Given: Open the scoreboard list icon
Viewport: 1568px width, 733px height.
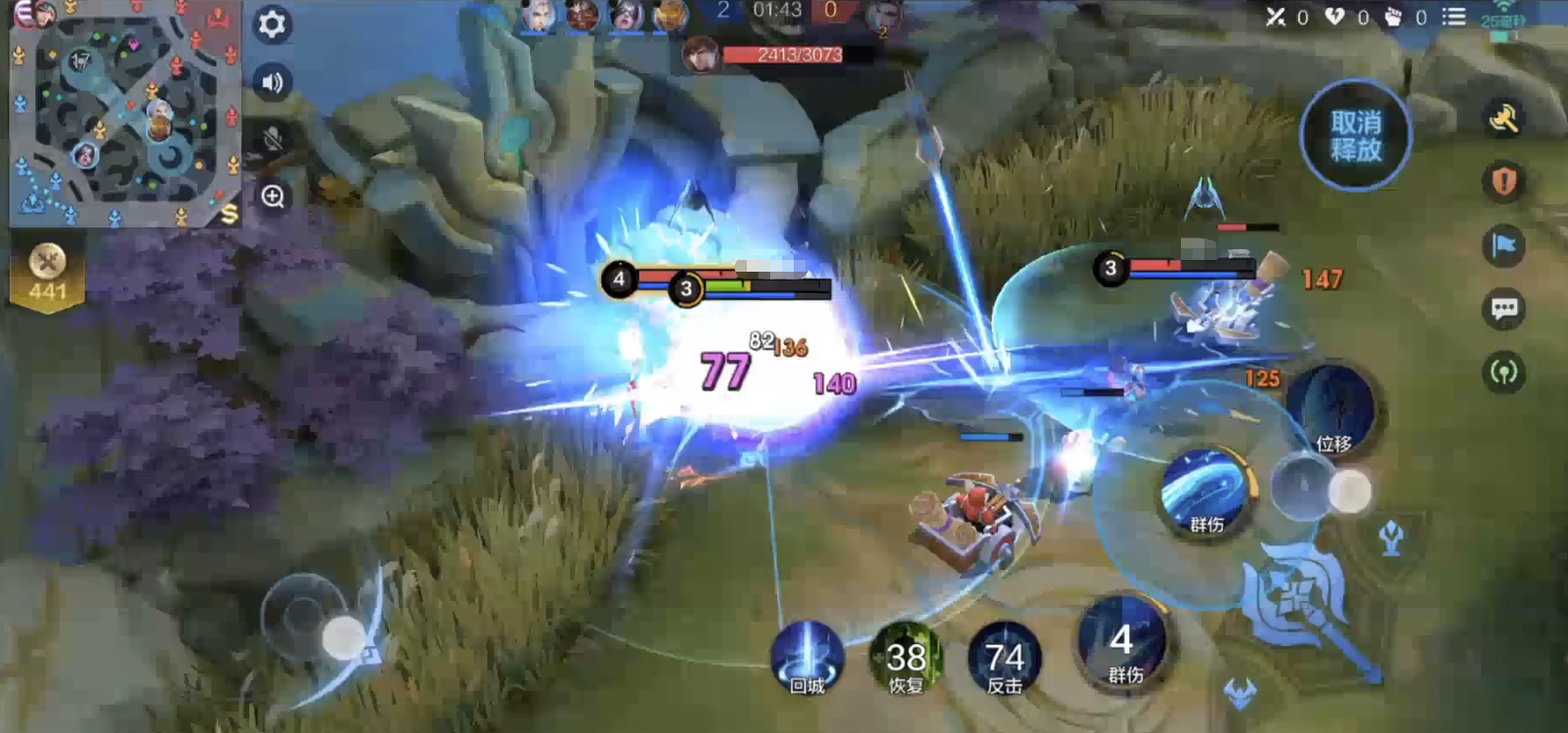Looking at the screenshot, I should pyautogui.click(x=1454, y=17).
